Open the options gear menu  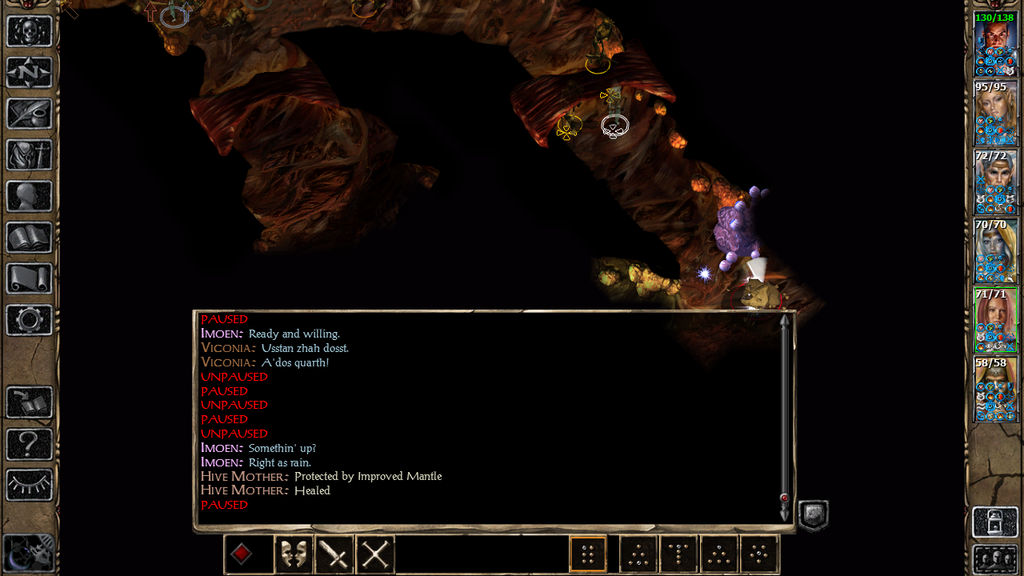tap(29, 320)
